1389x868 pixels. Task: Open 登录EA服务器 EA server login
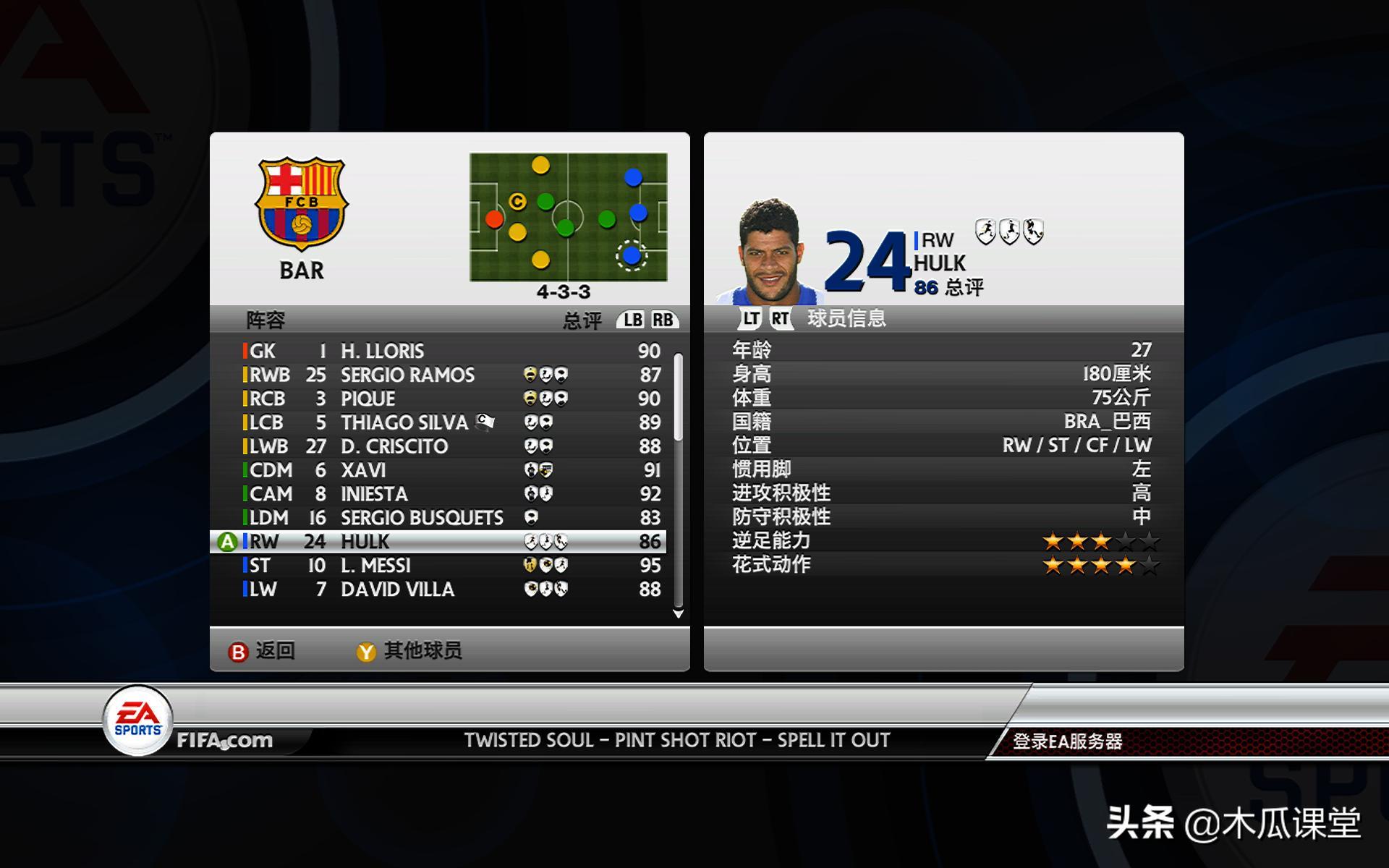tap(1067, 741)
